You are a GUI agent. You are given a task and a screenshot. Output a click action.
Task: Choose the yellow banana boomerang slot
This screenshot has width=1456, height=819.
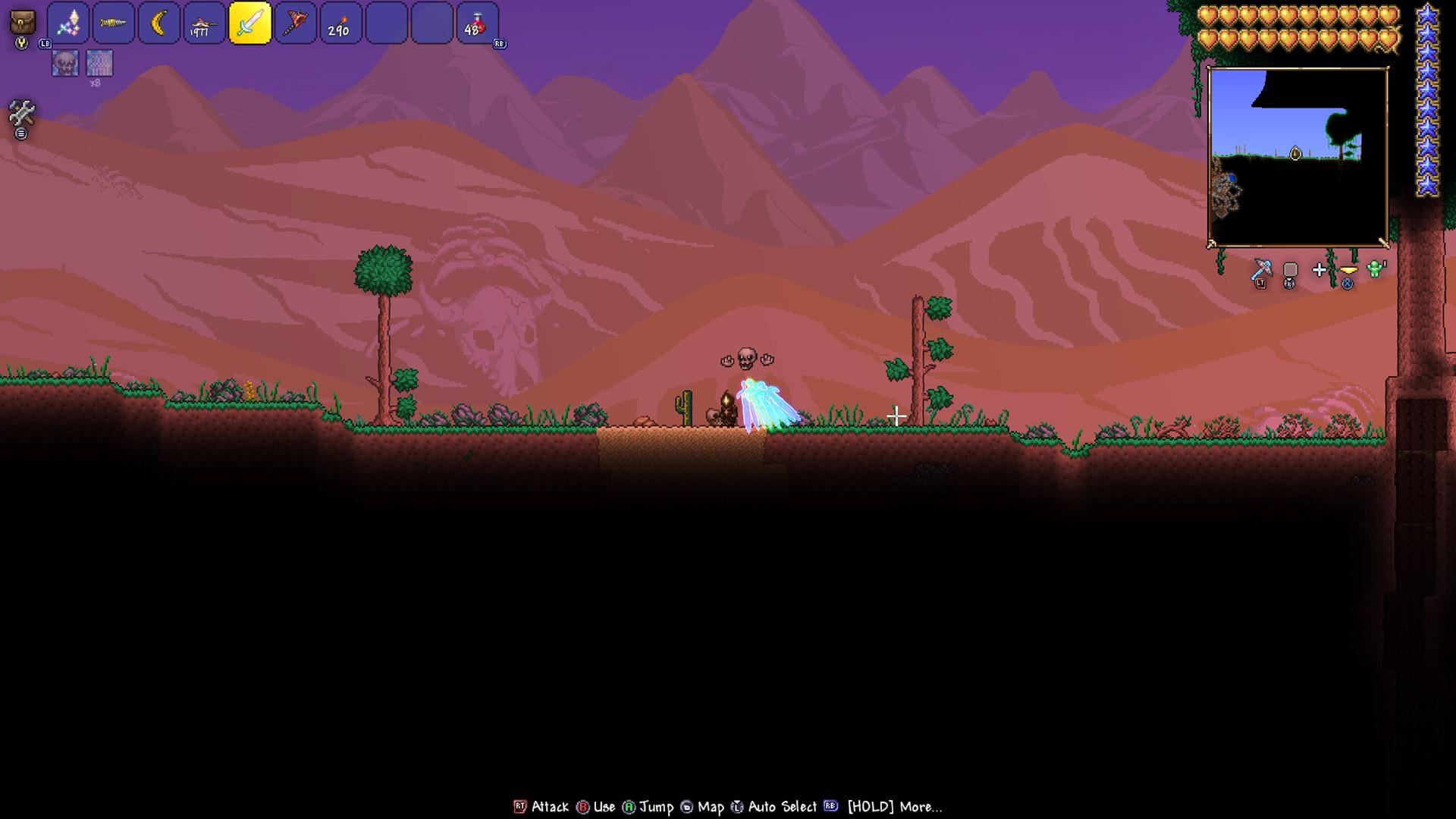tap(159, 24)
